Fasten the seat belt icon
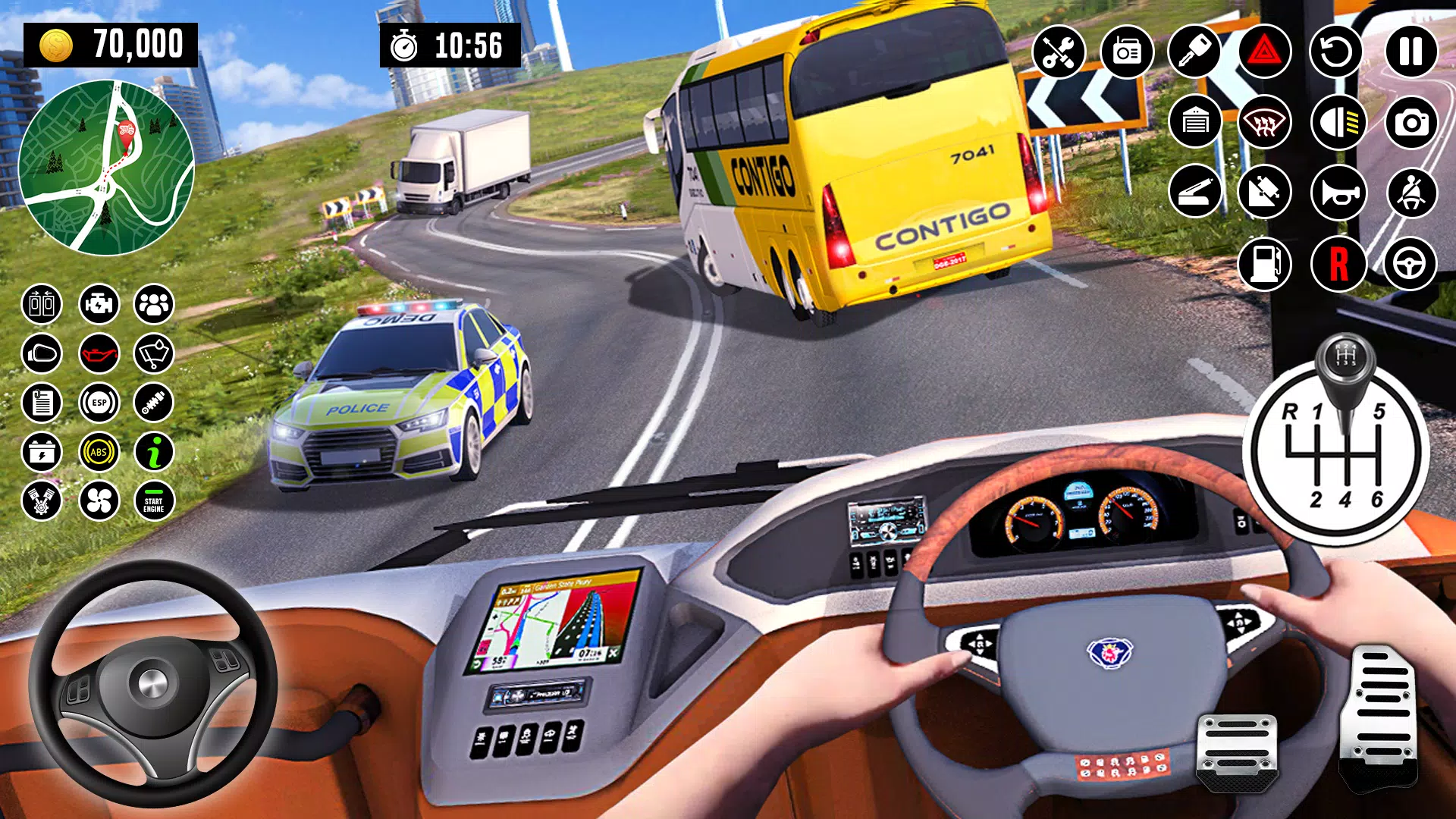The width and height of the screenshot is (1456, 819). 1410,193
